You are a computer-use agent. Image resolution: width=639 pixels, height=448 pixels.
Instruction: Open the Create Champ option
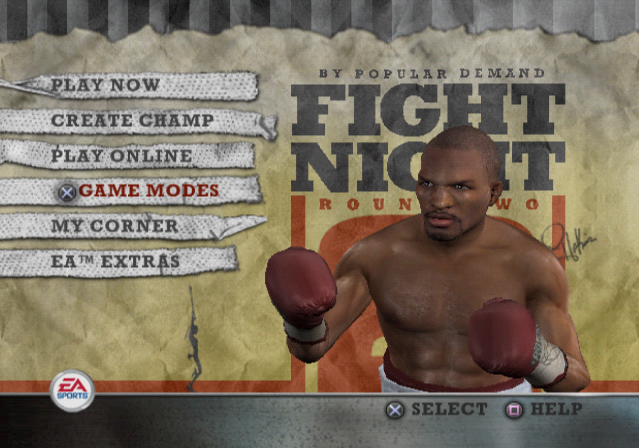(x=132, y=121)
